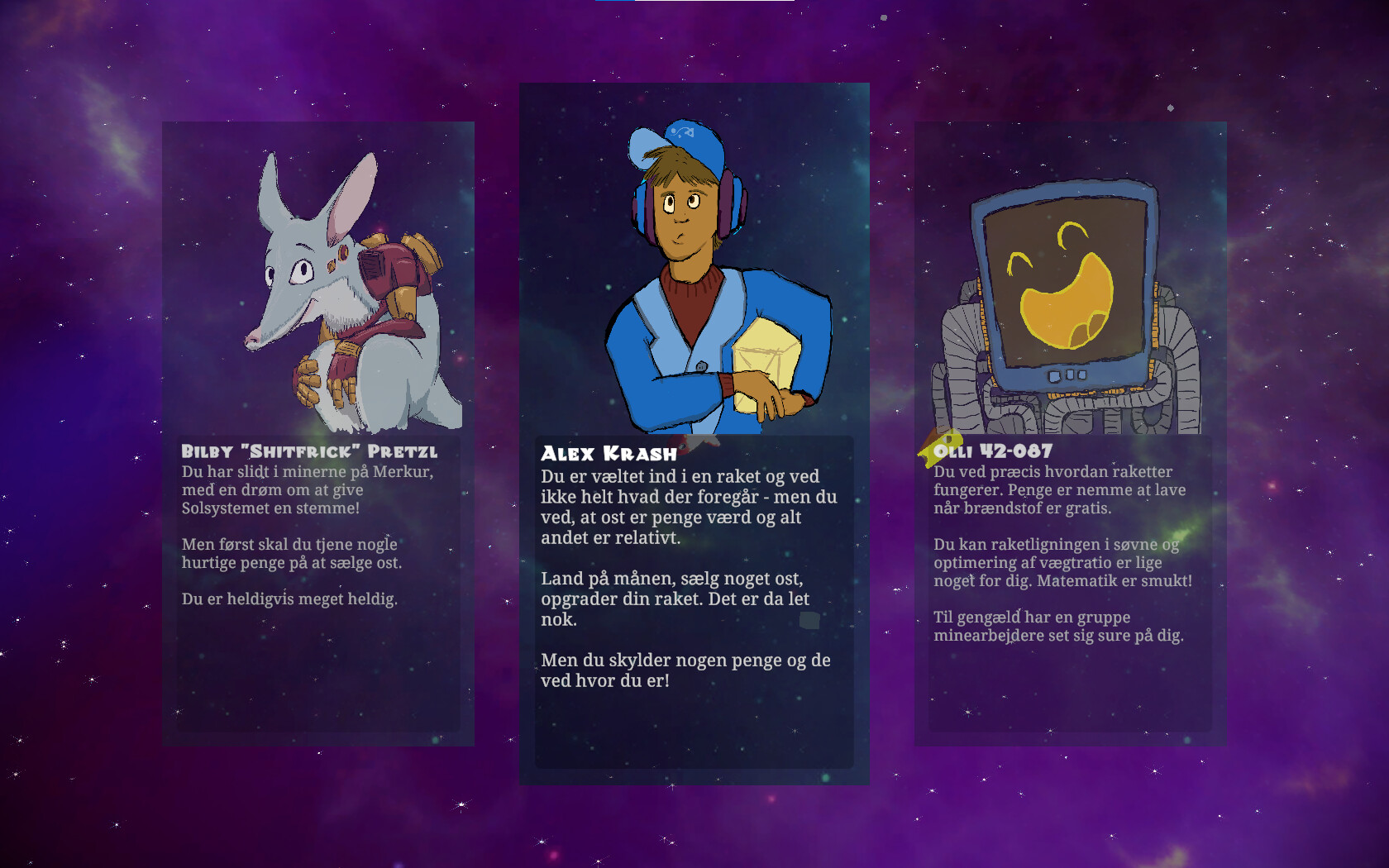Click the cheese wedge icon beside Olli 42-087
This screenshot has width=1389, height=868.
[938, 446]
